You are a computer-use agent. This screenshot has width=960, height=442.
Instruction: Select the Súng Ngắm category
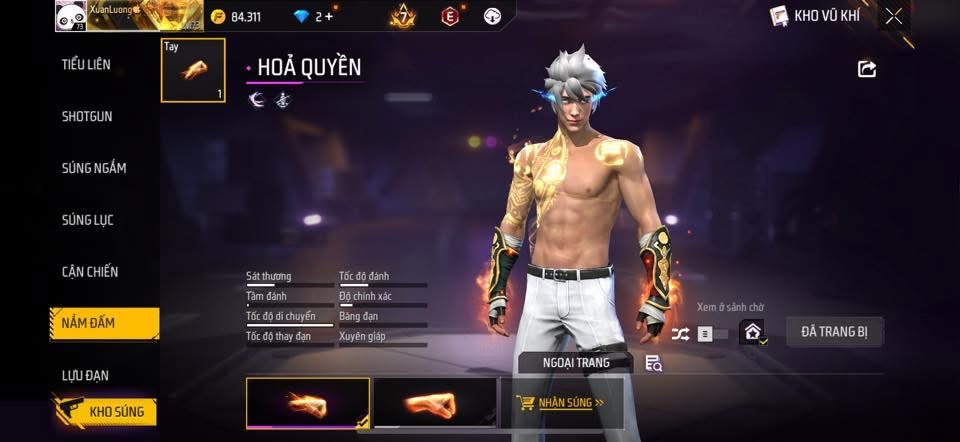[x=94, y=168]
